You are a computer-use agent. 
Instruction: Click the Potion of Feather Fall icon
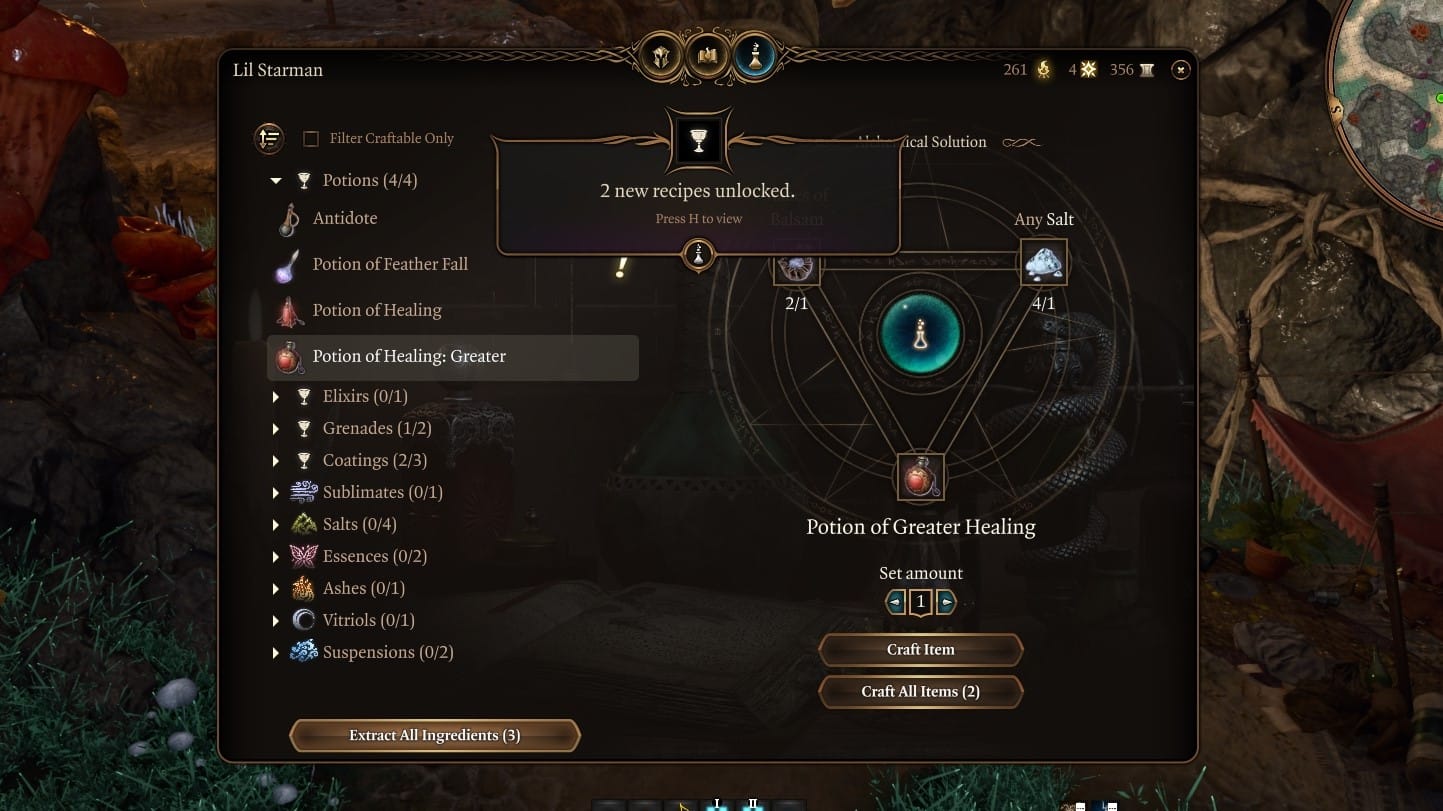(x=287, y=263)
